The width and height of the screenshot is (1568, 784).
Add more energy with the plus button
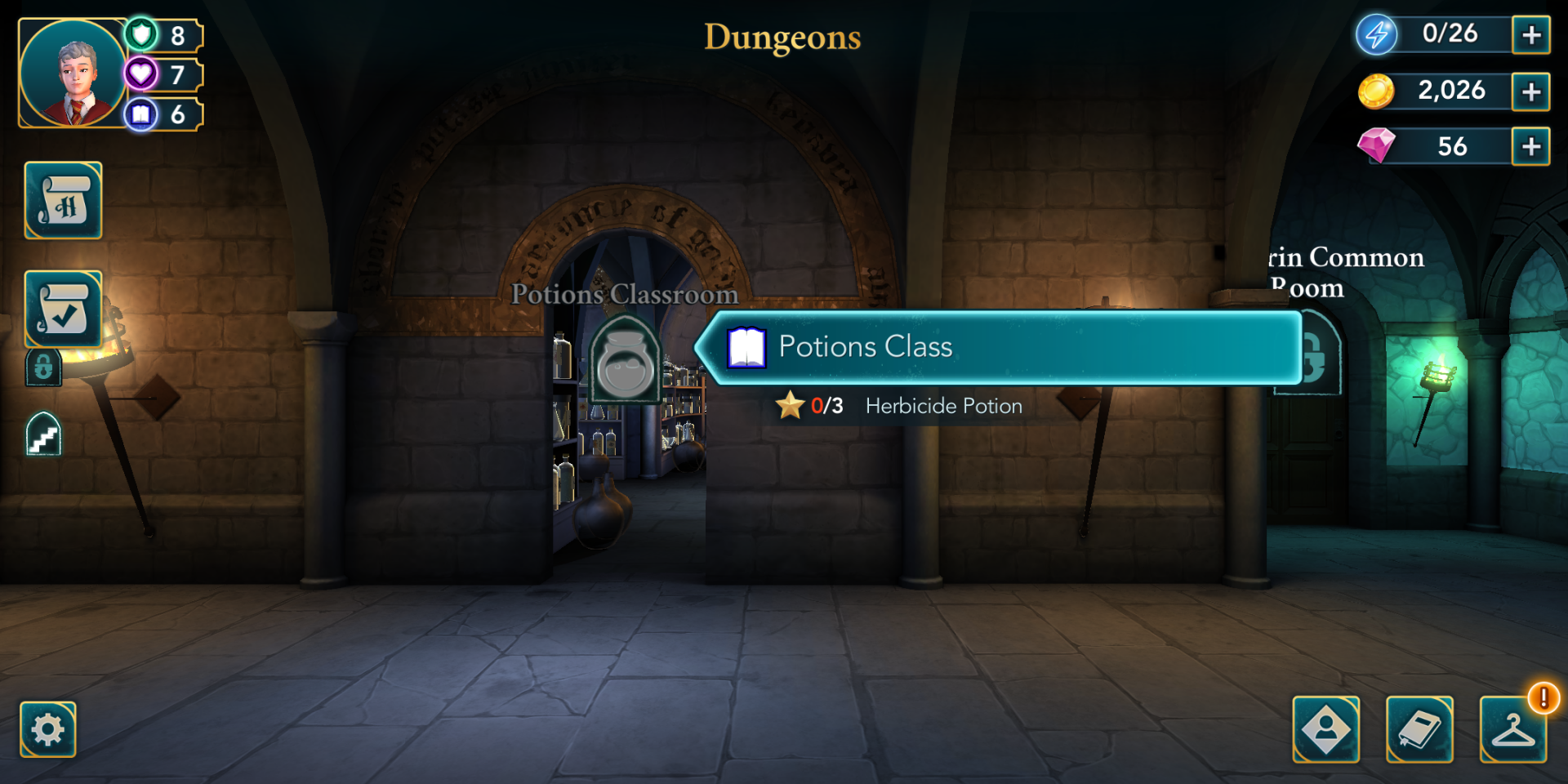tap(1530, 35)
